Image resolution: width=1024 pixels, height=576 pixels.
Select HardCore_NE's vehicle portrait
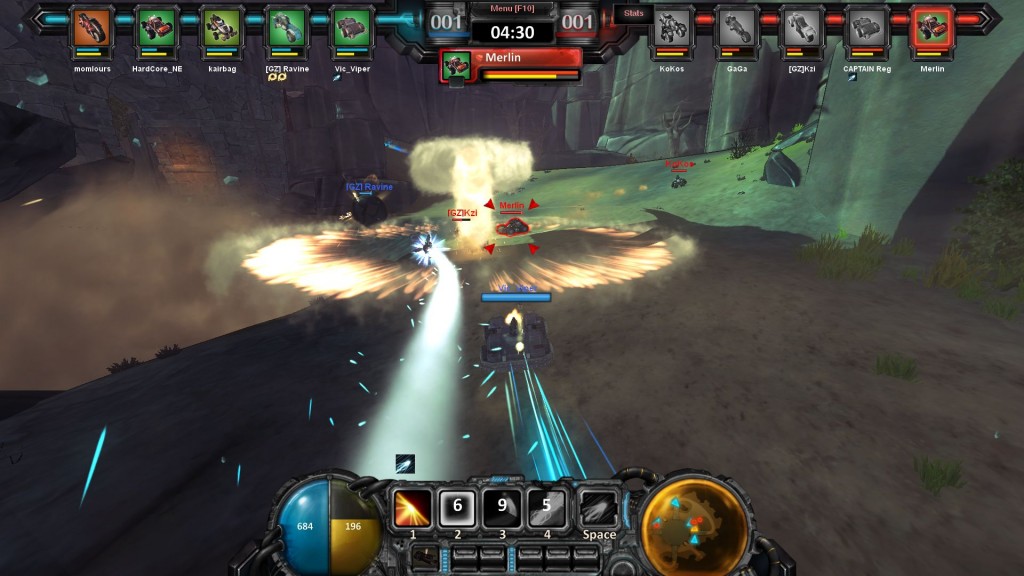[156, 27]
